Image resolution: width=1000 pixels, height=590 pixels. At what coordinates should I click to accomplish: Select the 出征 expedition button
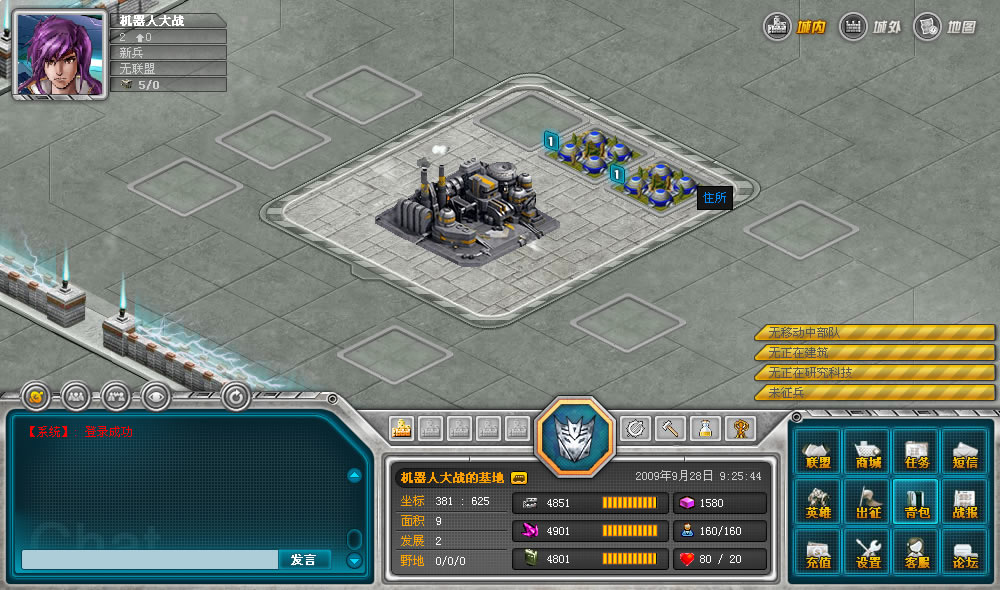(x=867, y=502)
